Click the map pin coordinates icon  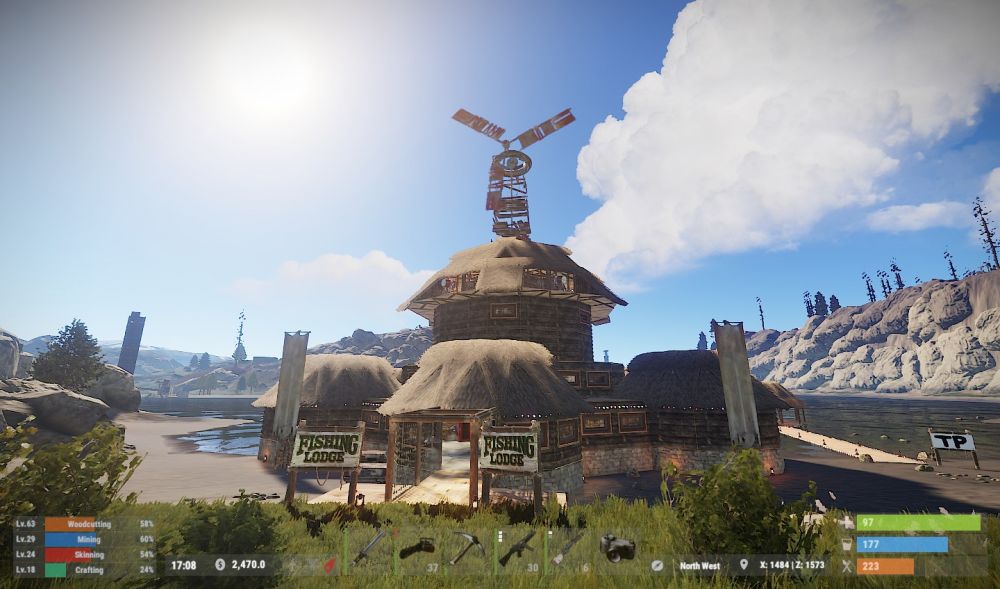pyautogui.click(x=744, y=565)
